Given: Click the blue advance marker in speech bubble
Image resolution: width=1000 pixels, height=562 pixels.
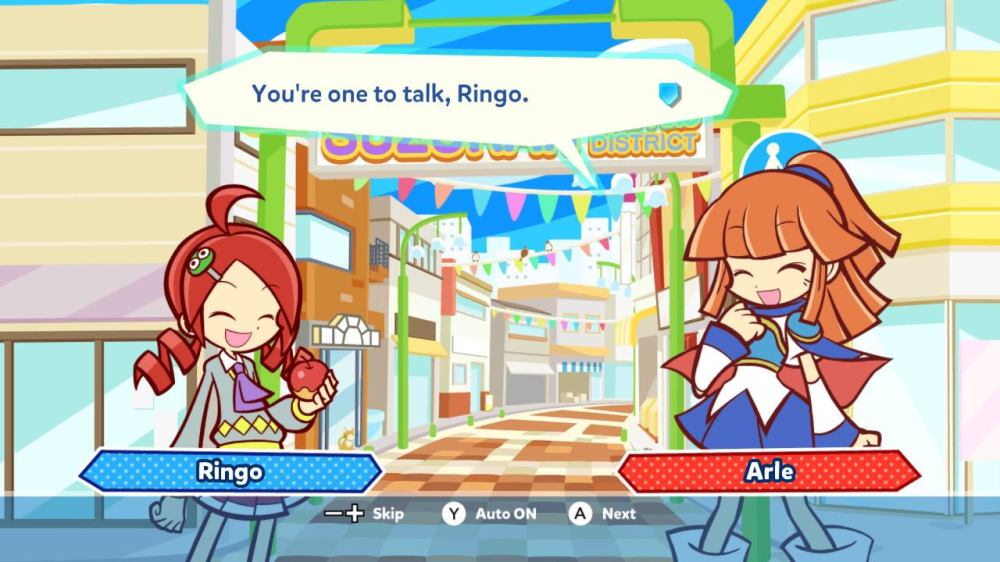Looking at the screenshot, I should pyautogui.click(x=669, y=94).
